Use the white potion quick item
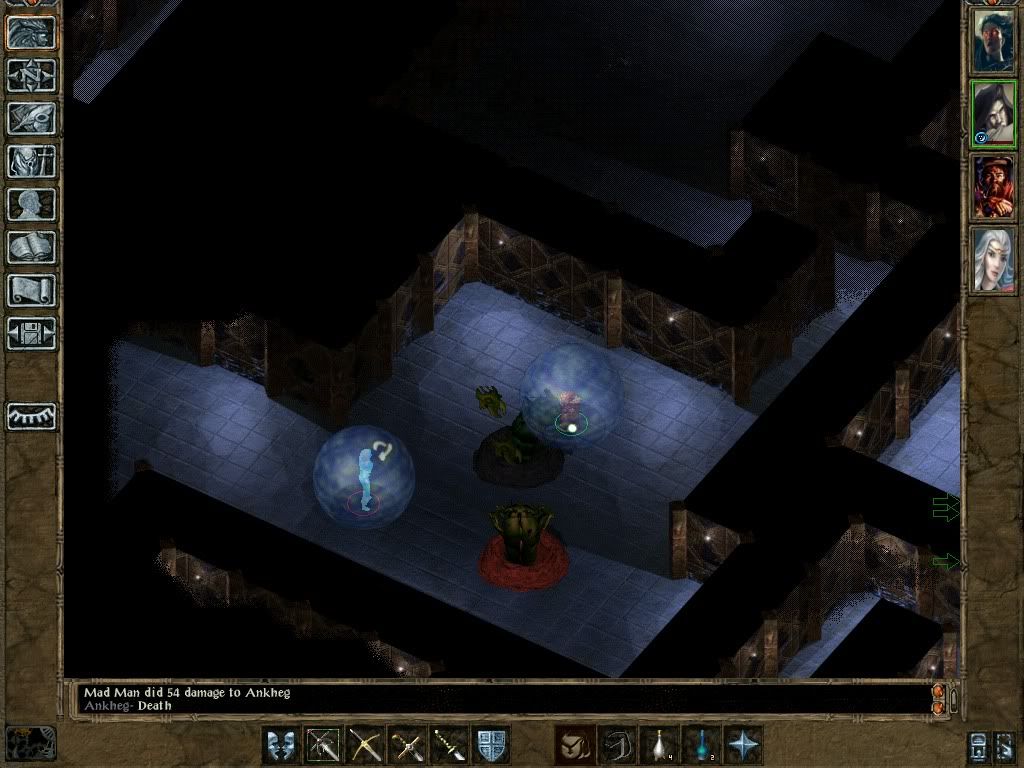Screen dimensions: 1024x768 click(x=659, y=746)
